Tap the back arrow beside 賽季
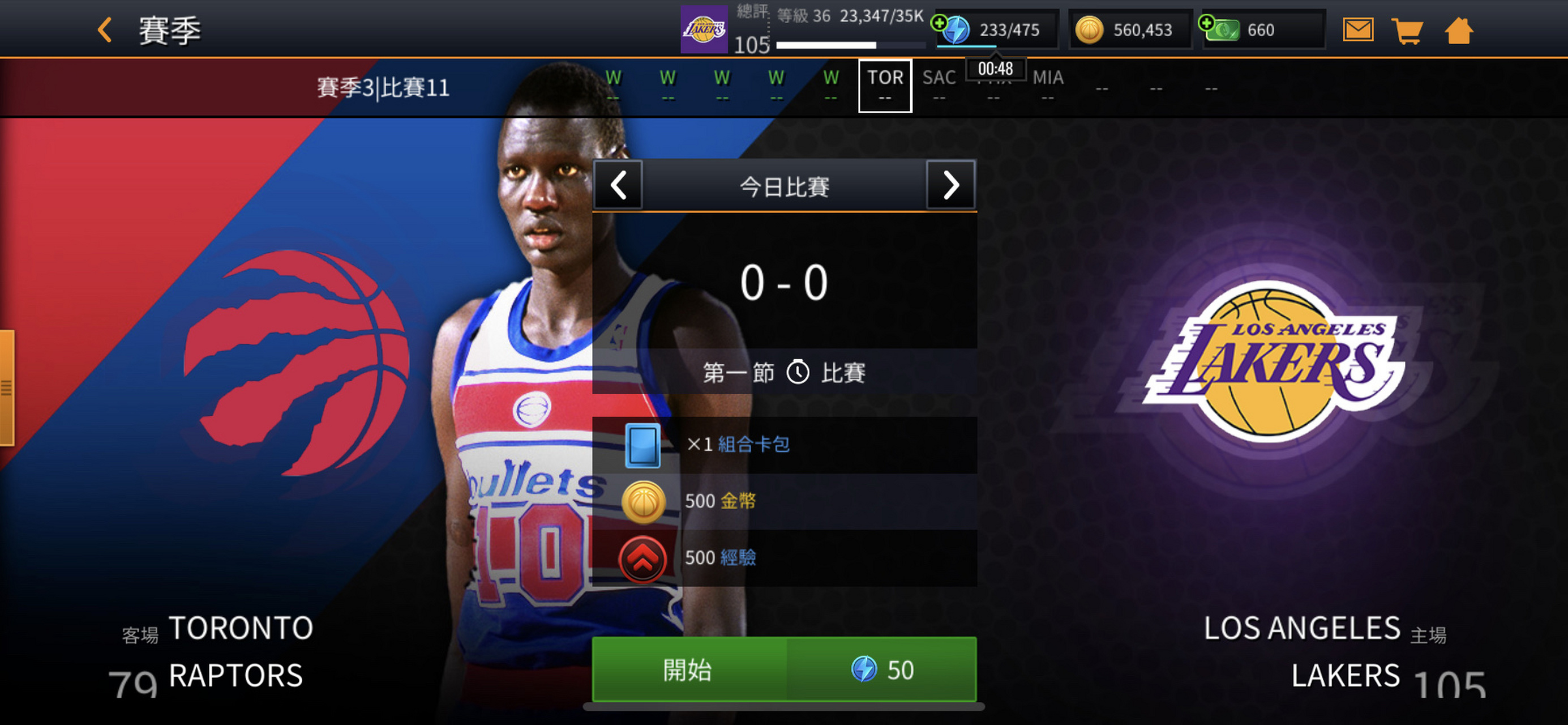The width and height of the screenshot is (1568, 725). pos(104,29)
